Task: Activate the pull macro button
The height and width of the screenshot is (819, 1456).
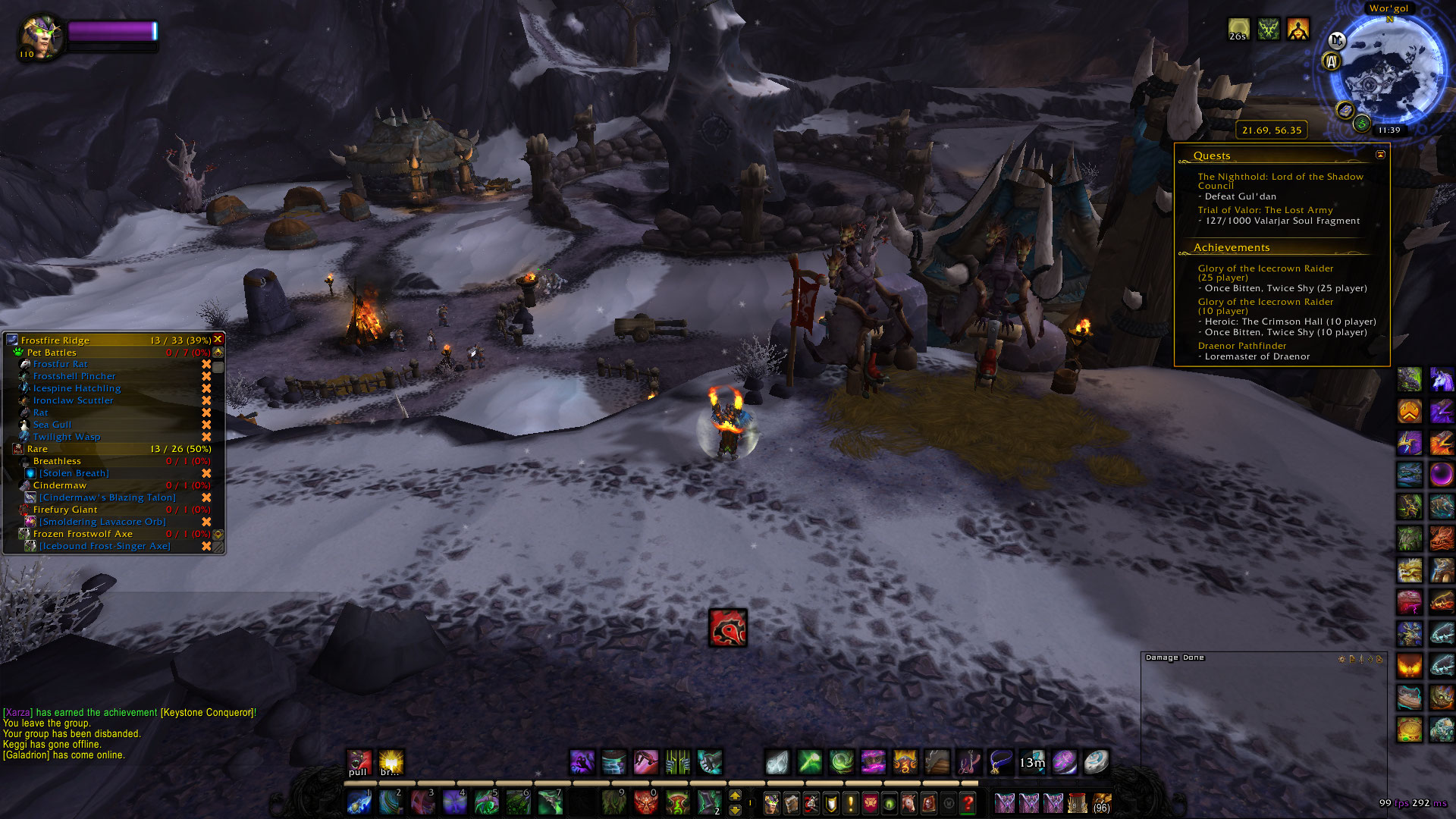Action: click(359, 762)
